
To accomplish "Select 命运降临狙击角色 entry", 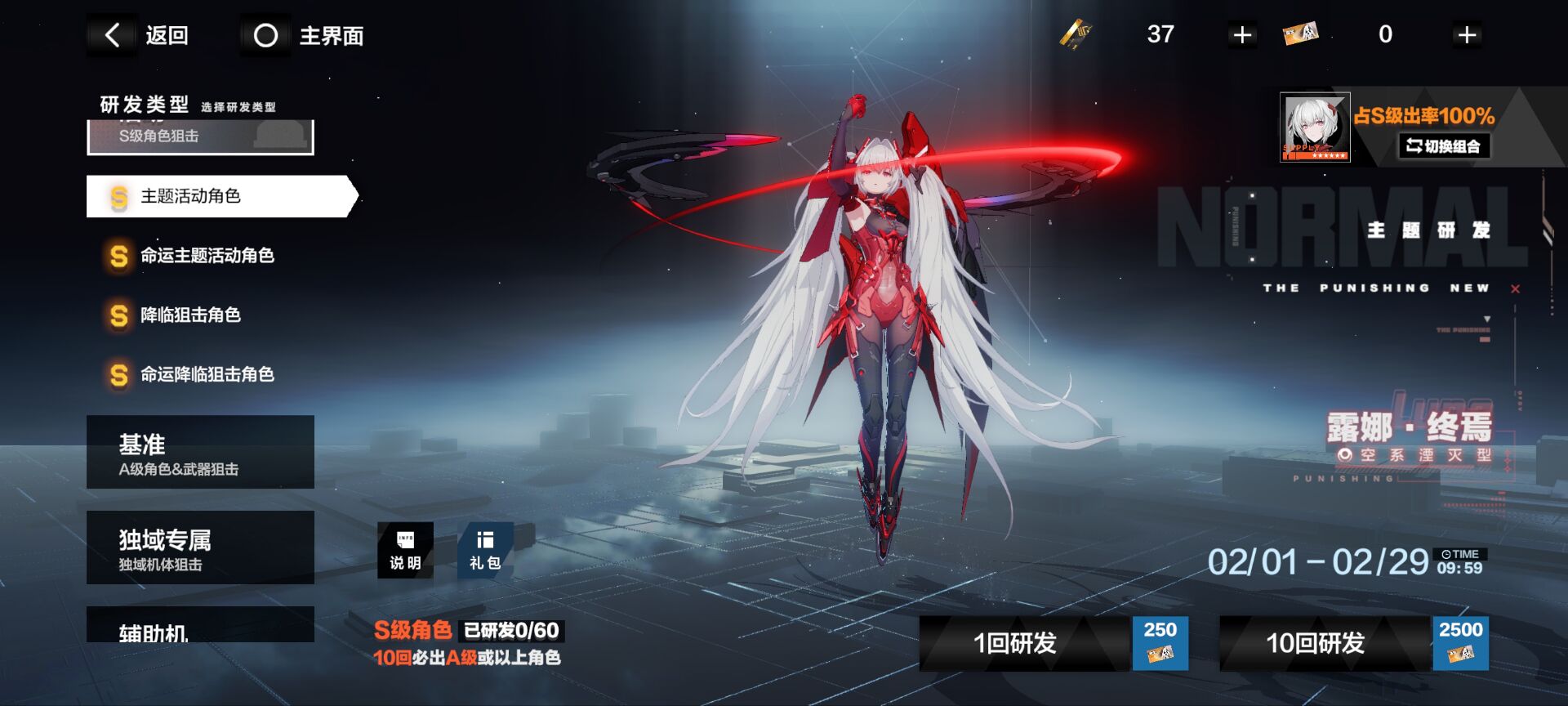I will 206,375.
